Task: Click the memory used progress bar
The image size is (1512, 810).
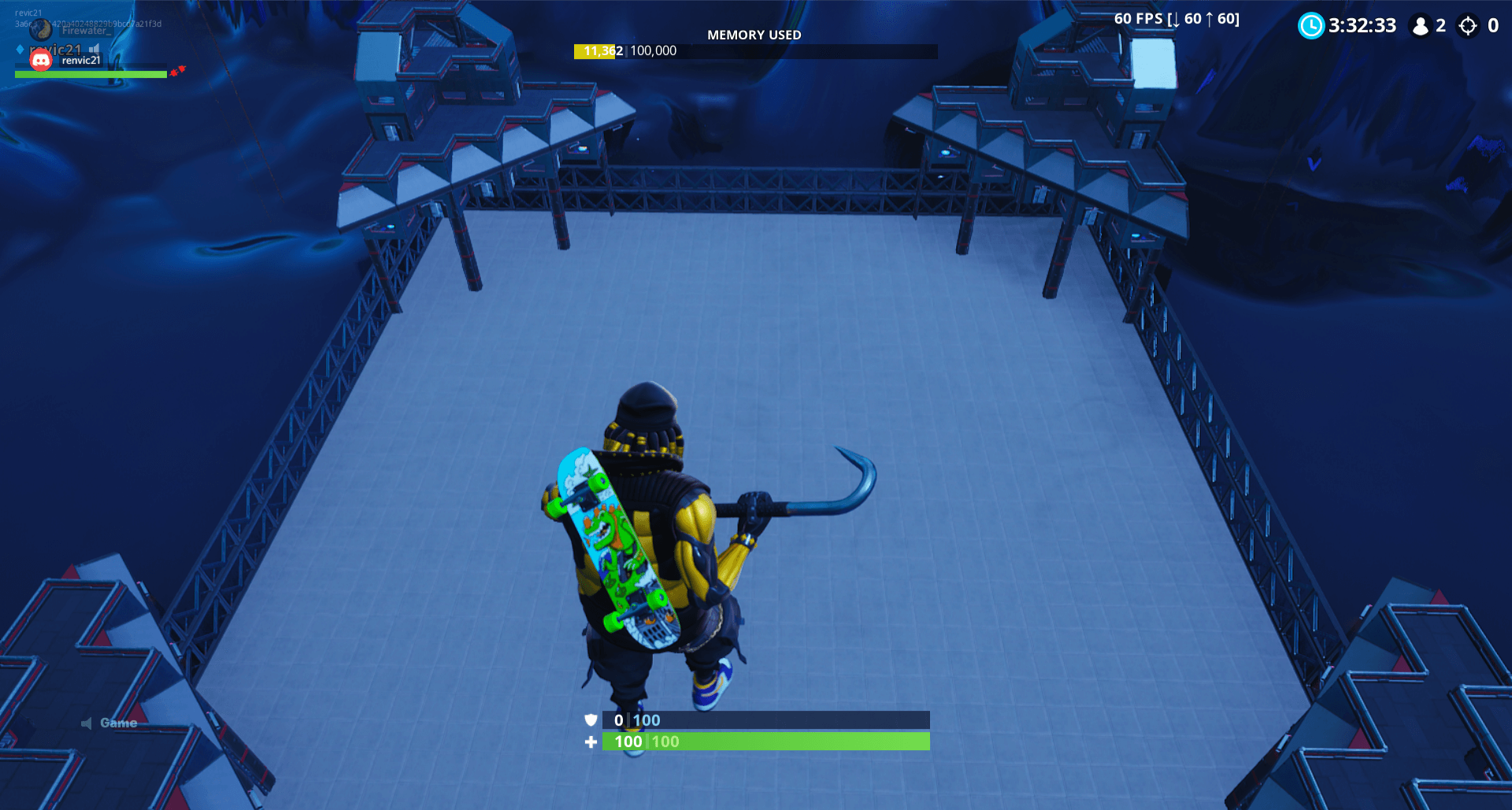Action: coord(754,51)
